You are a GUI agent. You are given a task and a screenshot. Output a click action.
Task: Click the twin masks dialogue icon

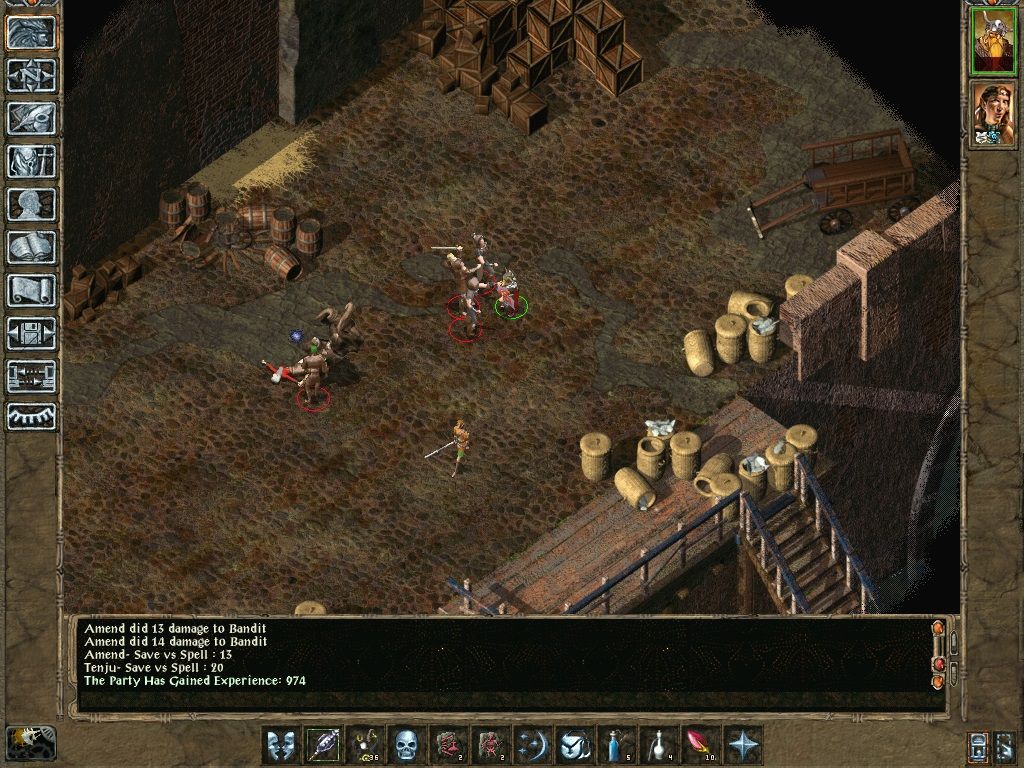[x=280, y=745]
